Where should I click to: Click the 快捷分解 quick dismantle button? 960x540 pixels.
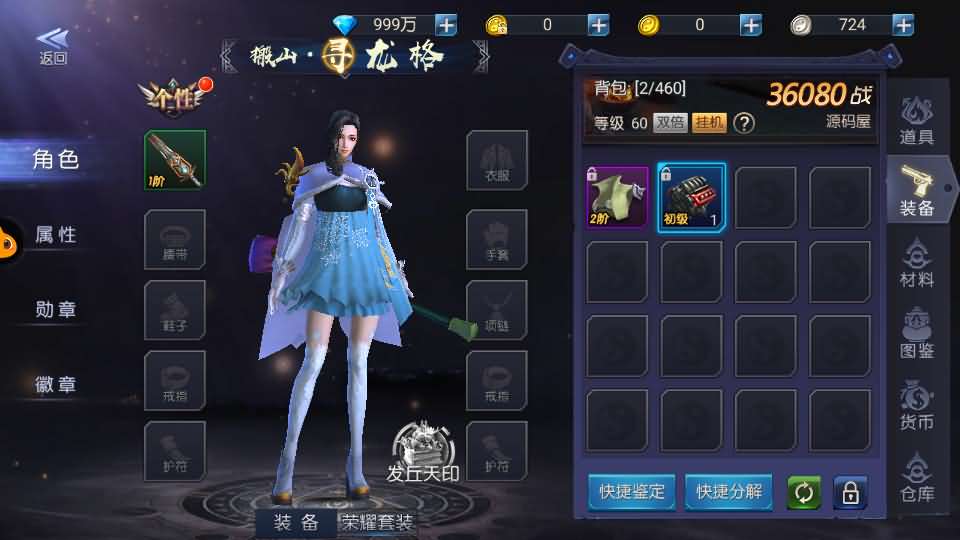pyautogui.click(x=729, y=492)
